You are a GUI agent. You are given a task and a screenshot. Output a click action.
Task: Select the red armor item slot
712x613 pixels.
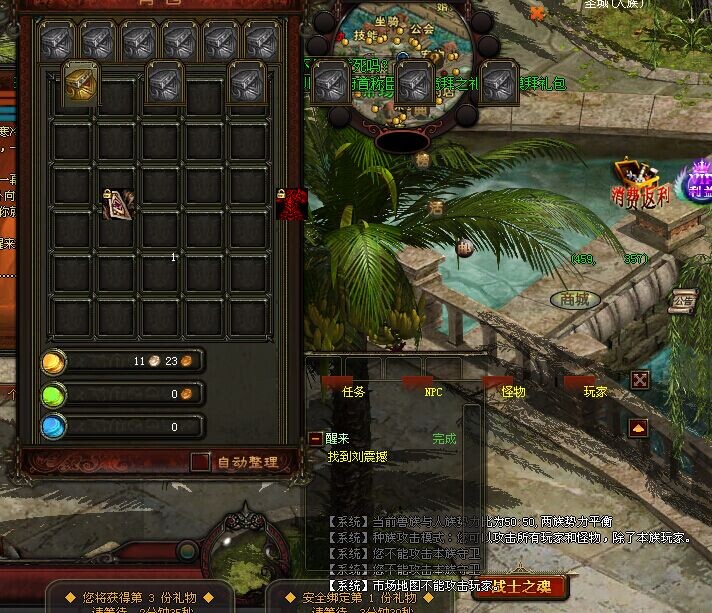tap(290, 203)
